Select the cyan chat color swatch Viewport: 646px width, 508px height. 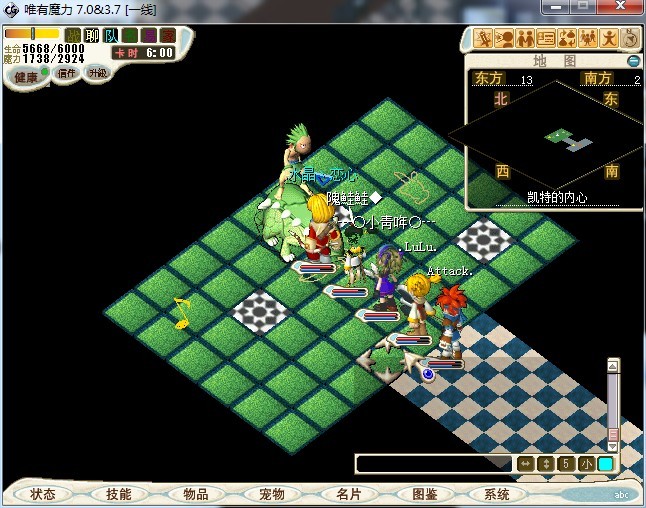(x=605, y=464)
